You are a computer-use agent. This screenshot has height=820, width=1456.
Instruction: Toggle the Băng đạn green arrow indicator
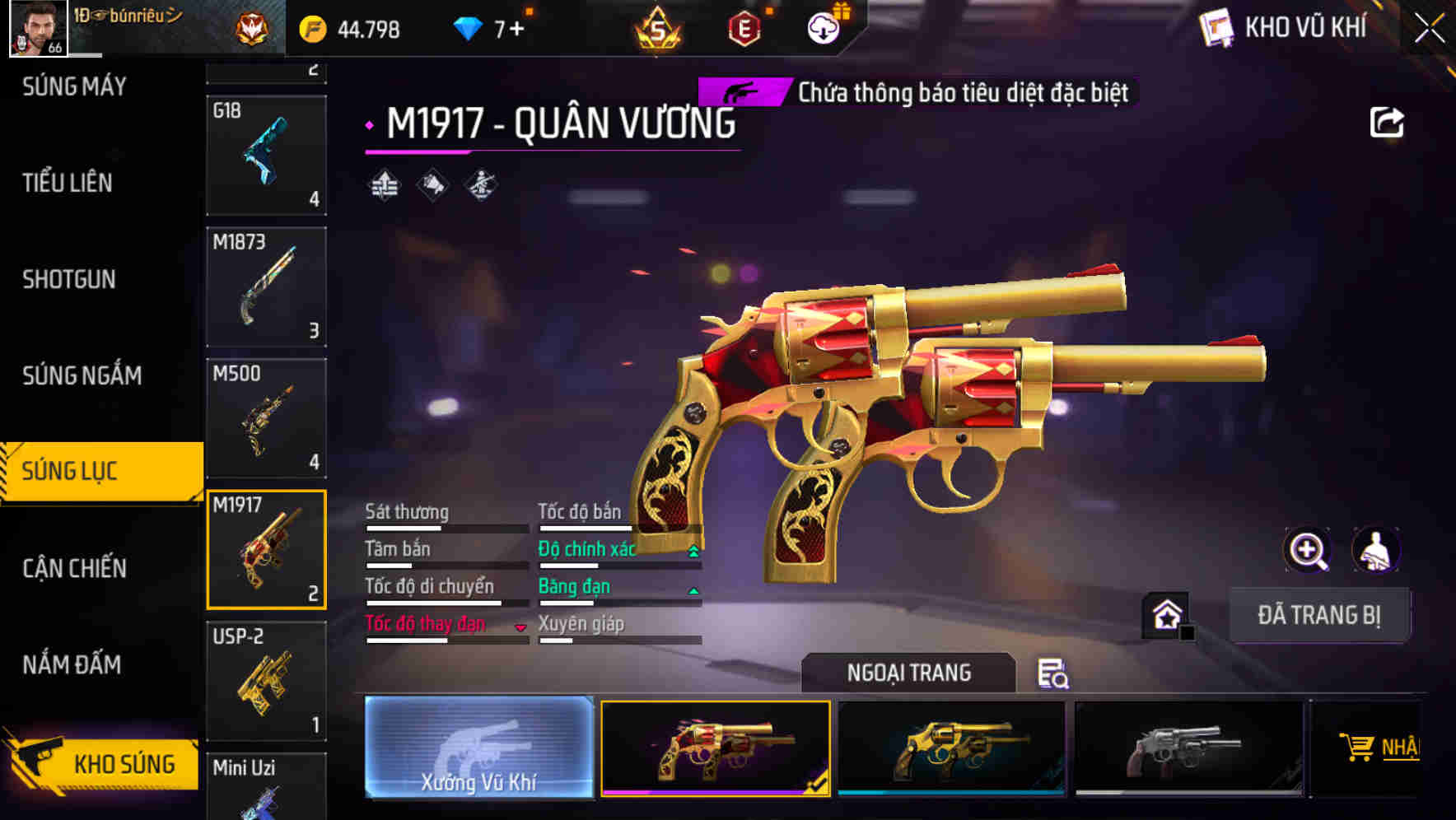pos(692,590)
